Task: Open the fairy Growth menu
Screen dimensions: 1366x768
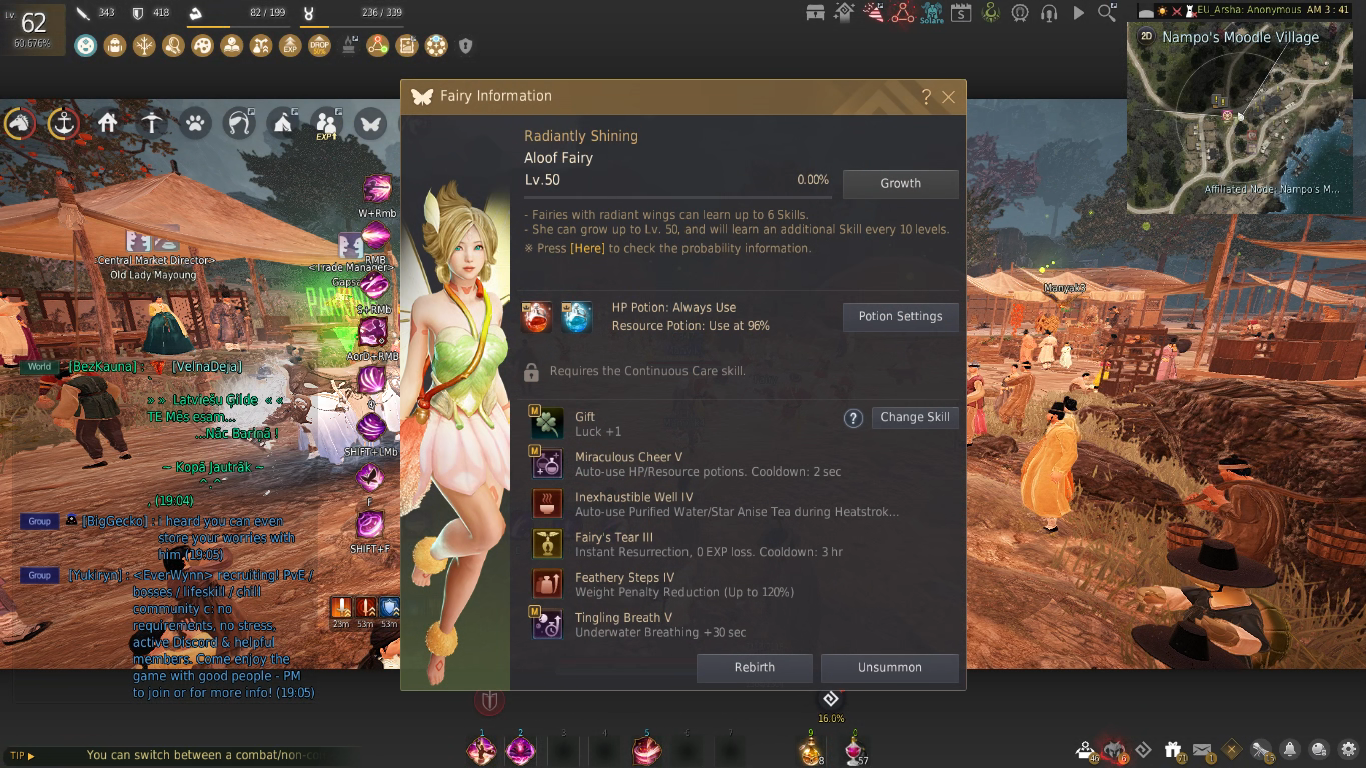Action: (900, 184)
